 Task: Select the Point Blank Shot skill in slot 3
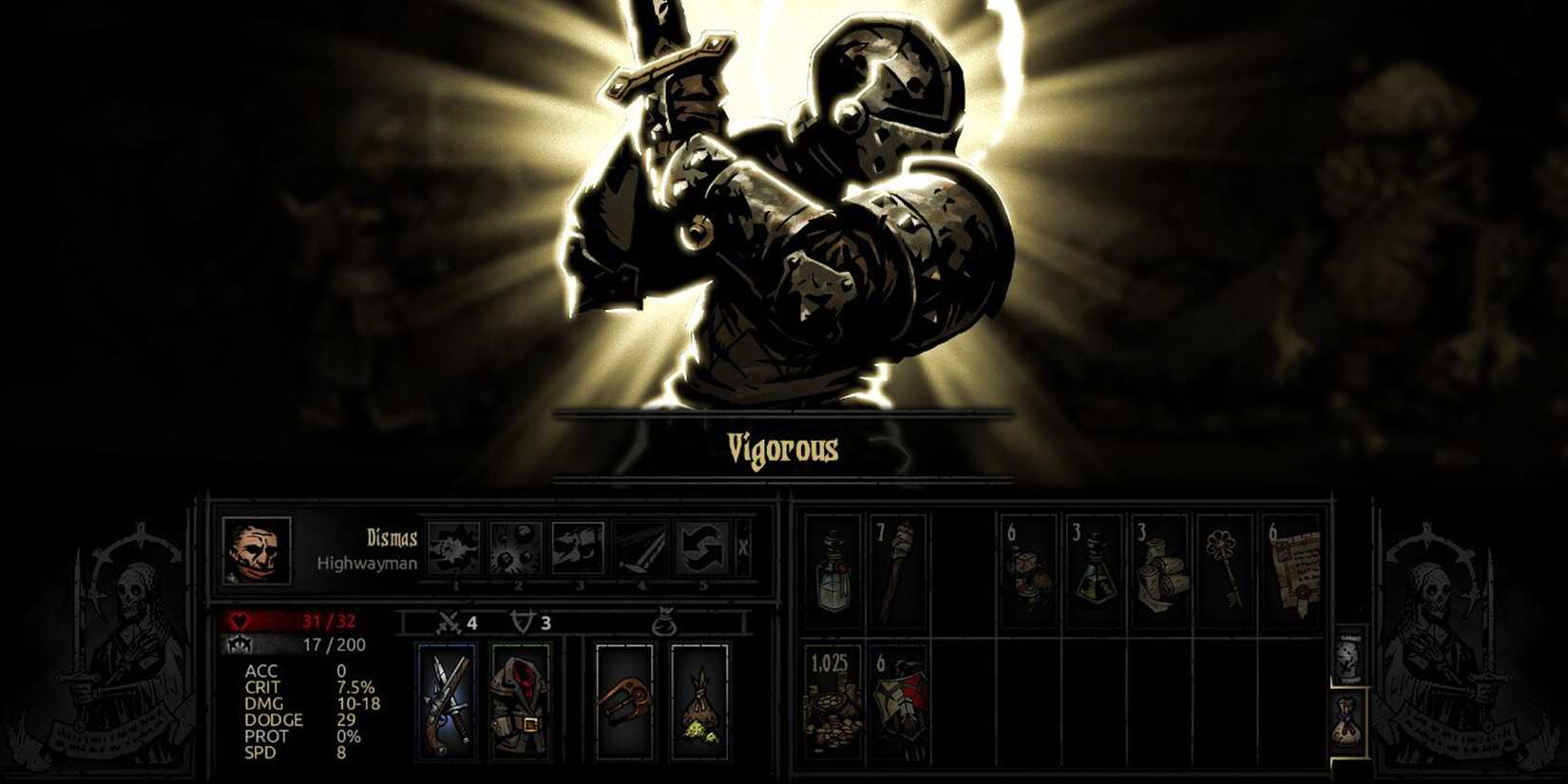tap(577, 546)
